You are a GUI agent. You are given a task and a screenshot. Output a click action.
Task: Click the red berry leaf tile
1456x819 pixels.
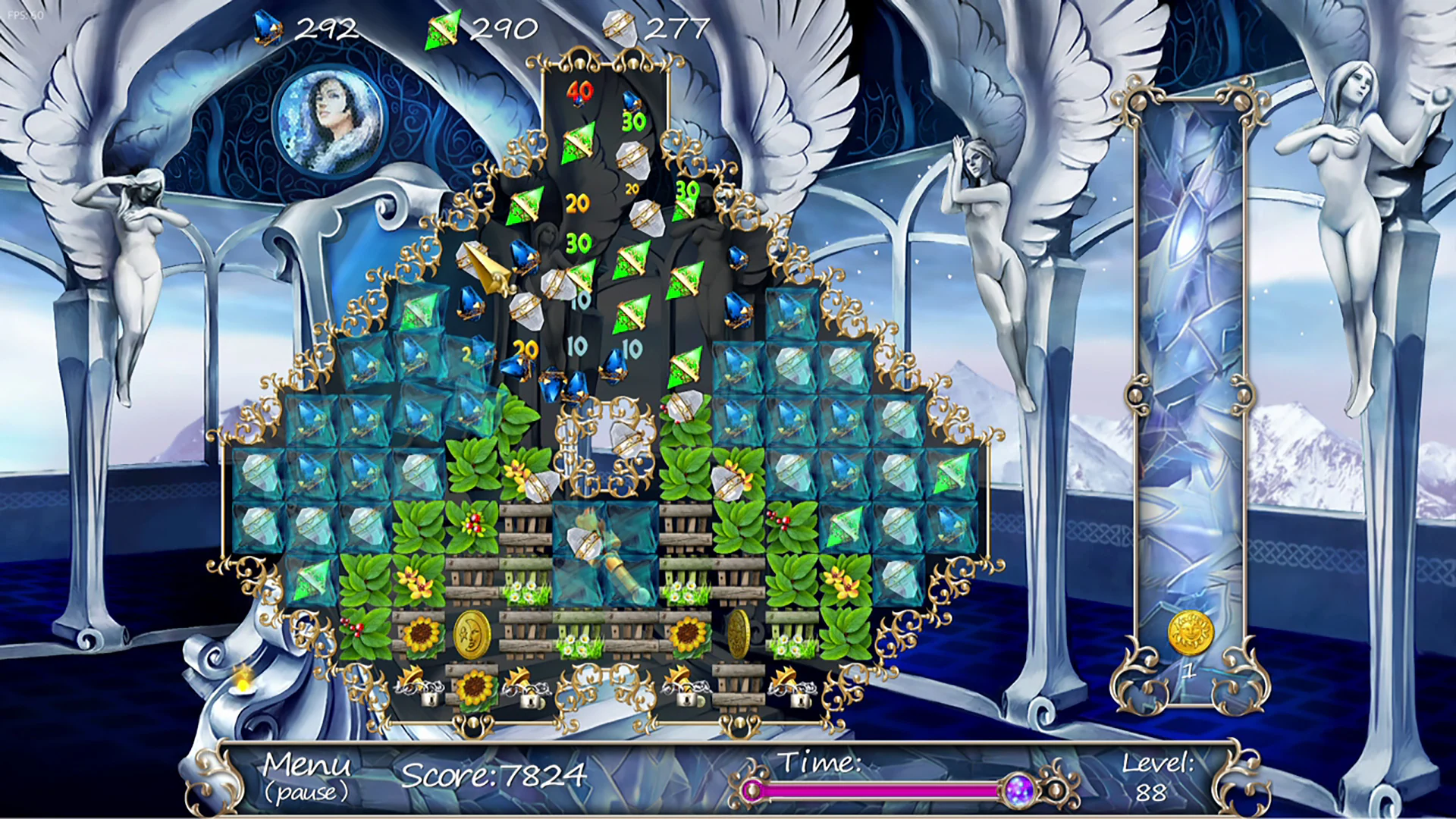click(473, 525)
